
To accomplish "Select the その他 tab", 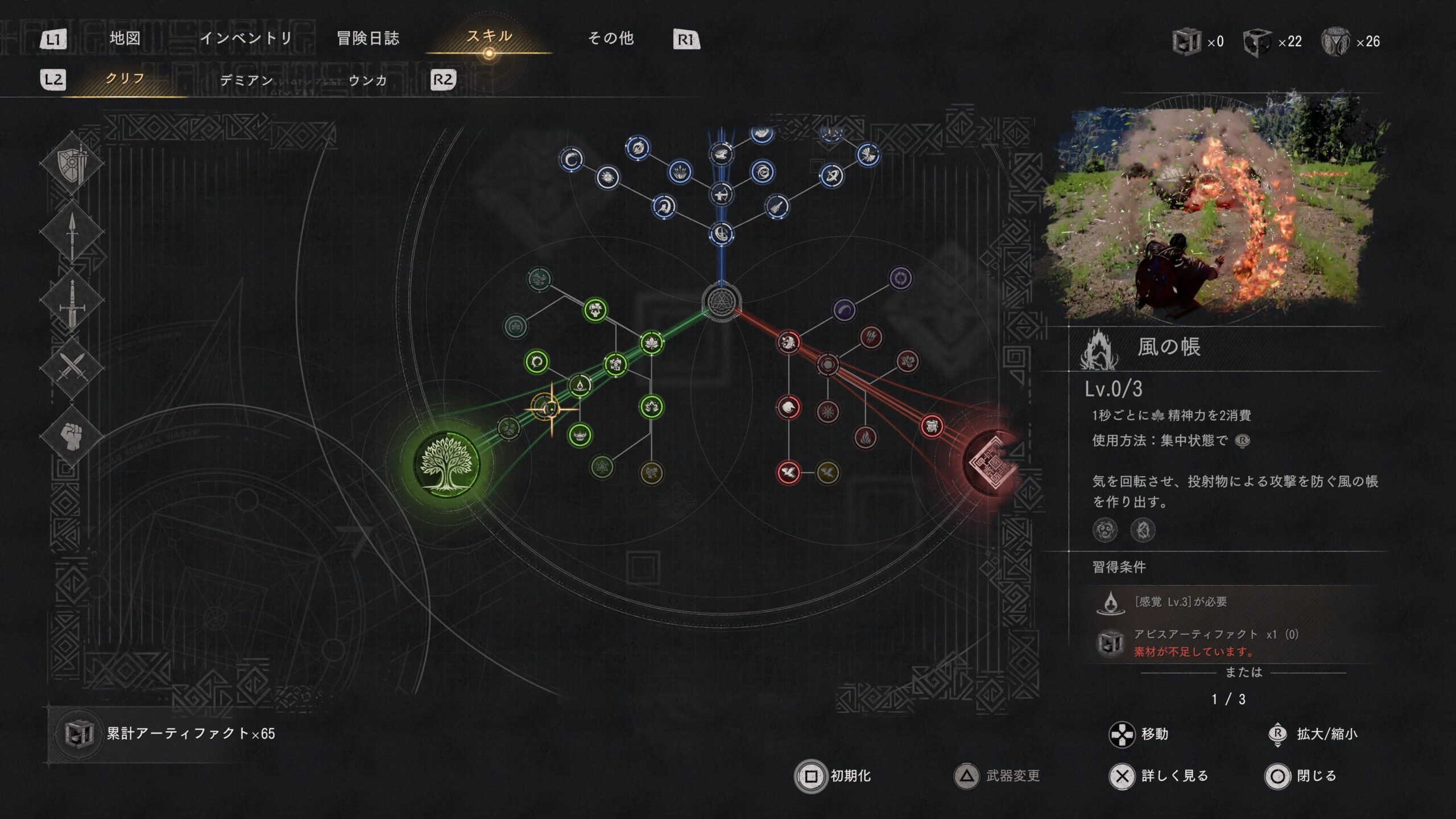I will (610, 39).
